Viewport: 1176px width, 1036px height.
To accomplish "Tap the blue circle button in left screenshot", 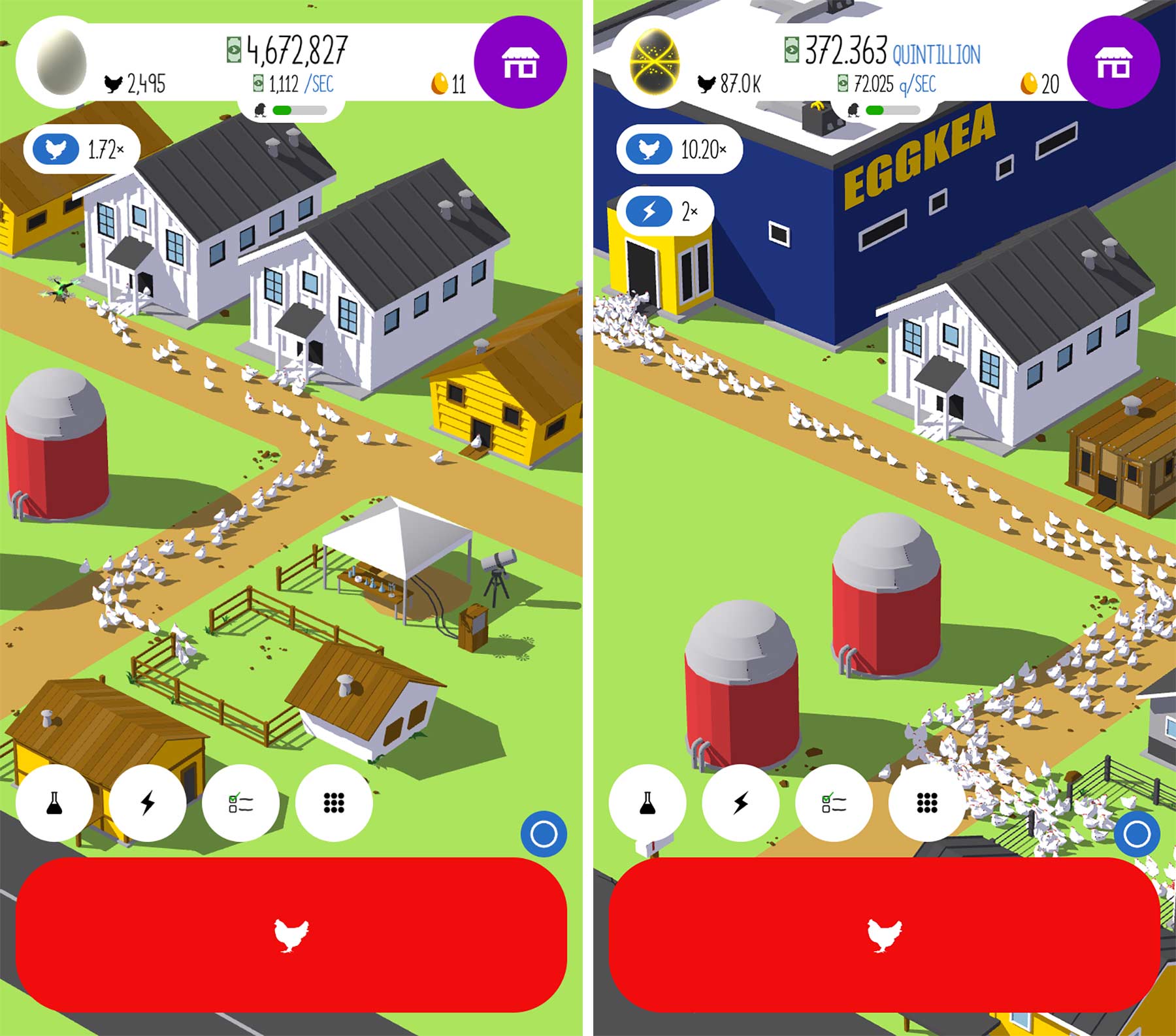I will 544,834.
